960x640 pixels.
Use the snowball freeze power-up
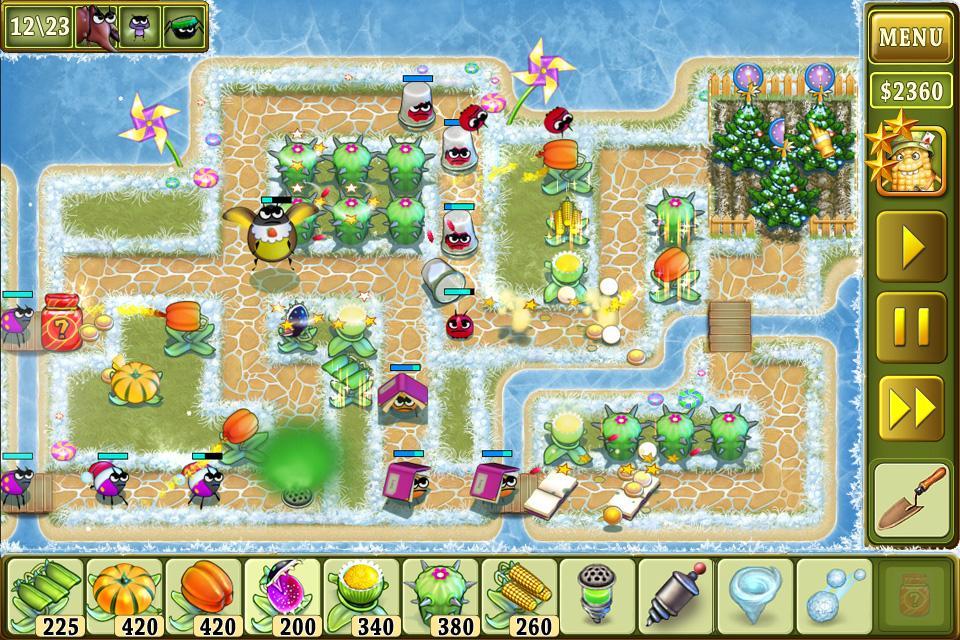[x=833, y=597]
